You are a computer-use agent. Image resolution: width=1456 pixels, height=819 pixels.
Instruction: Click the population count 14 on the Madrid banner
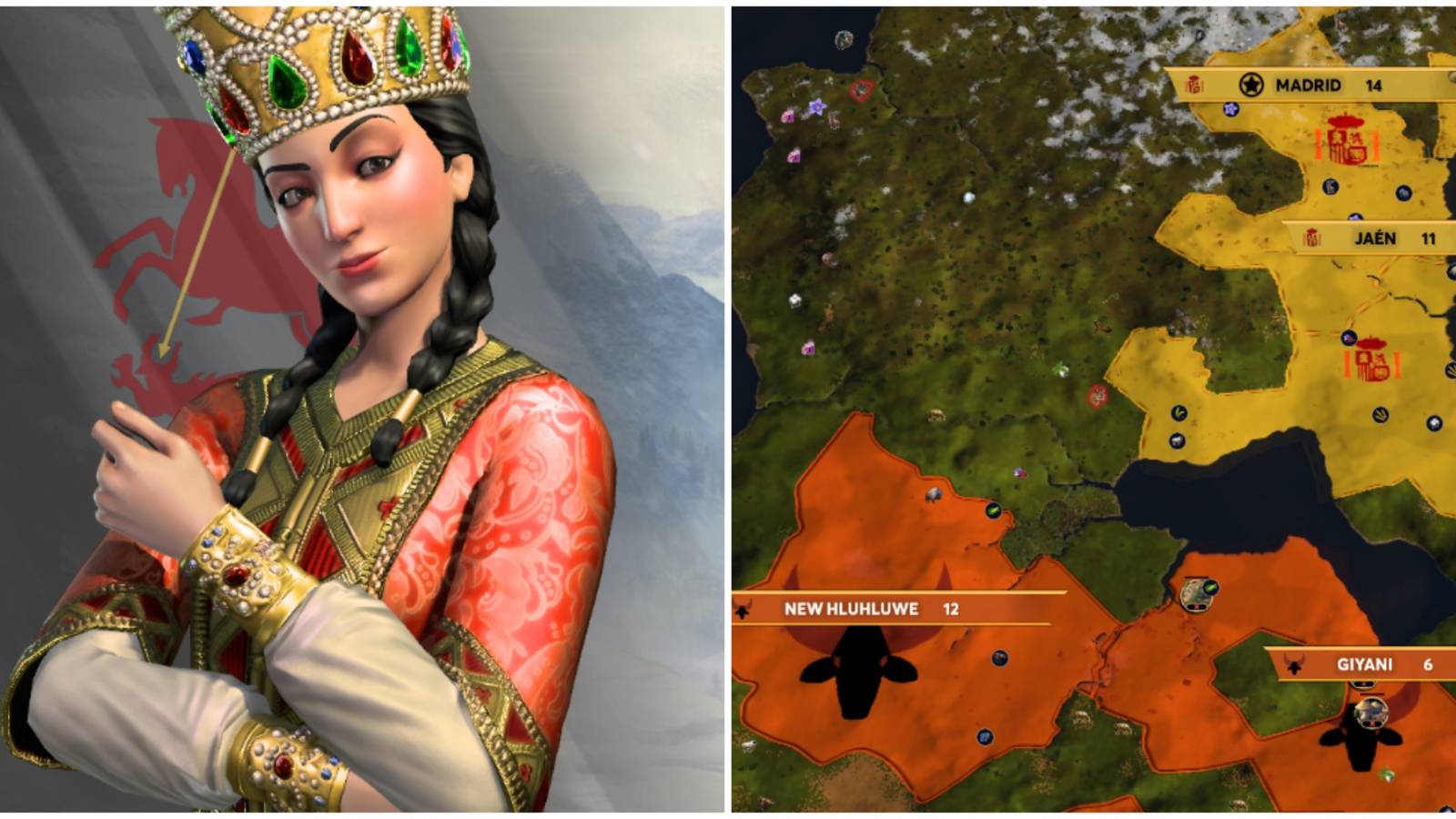tap(1374, 85)
